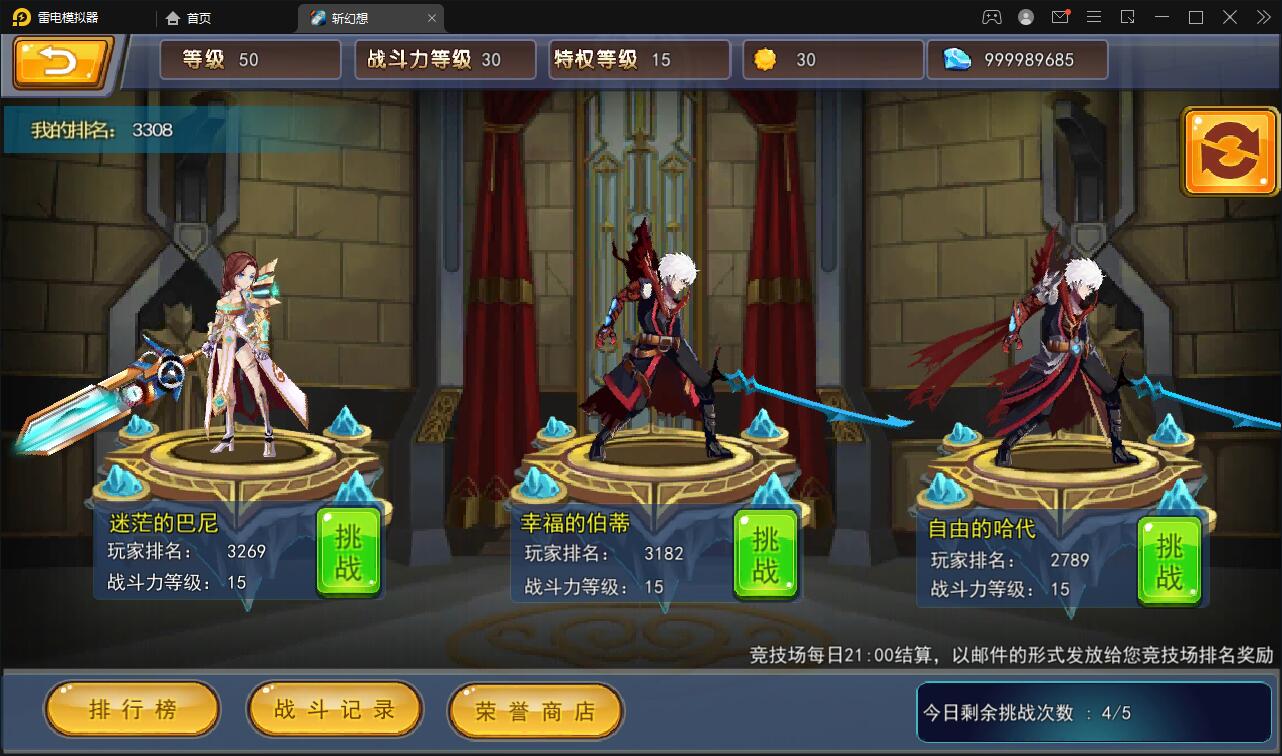
Task: Select the gold coin currency icon
Action: pos(765,59)
